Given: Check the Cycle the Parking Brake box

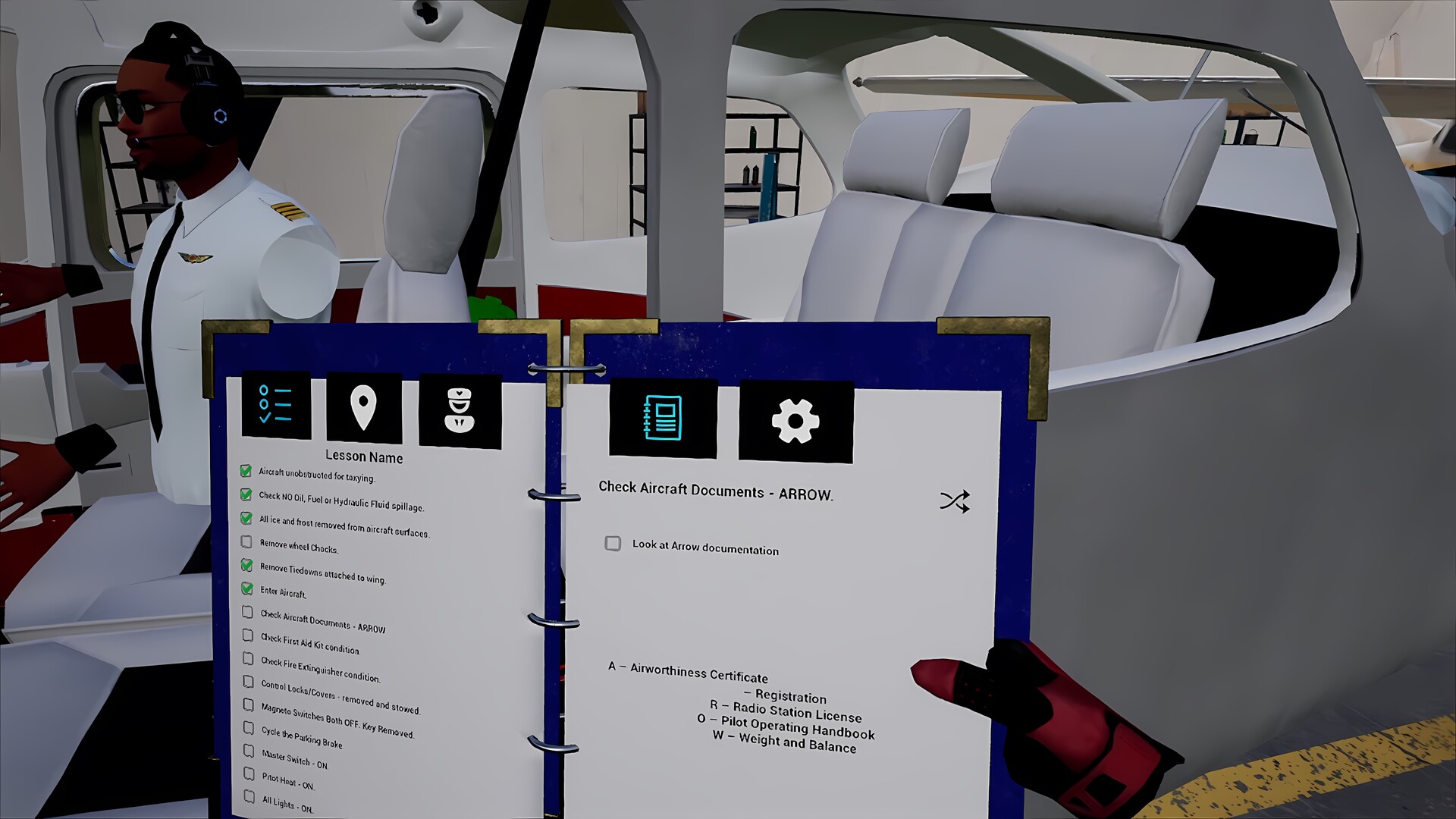Looking at the screenshot, I should (248, 727).
